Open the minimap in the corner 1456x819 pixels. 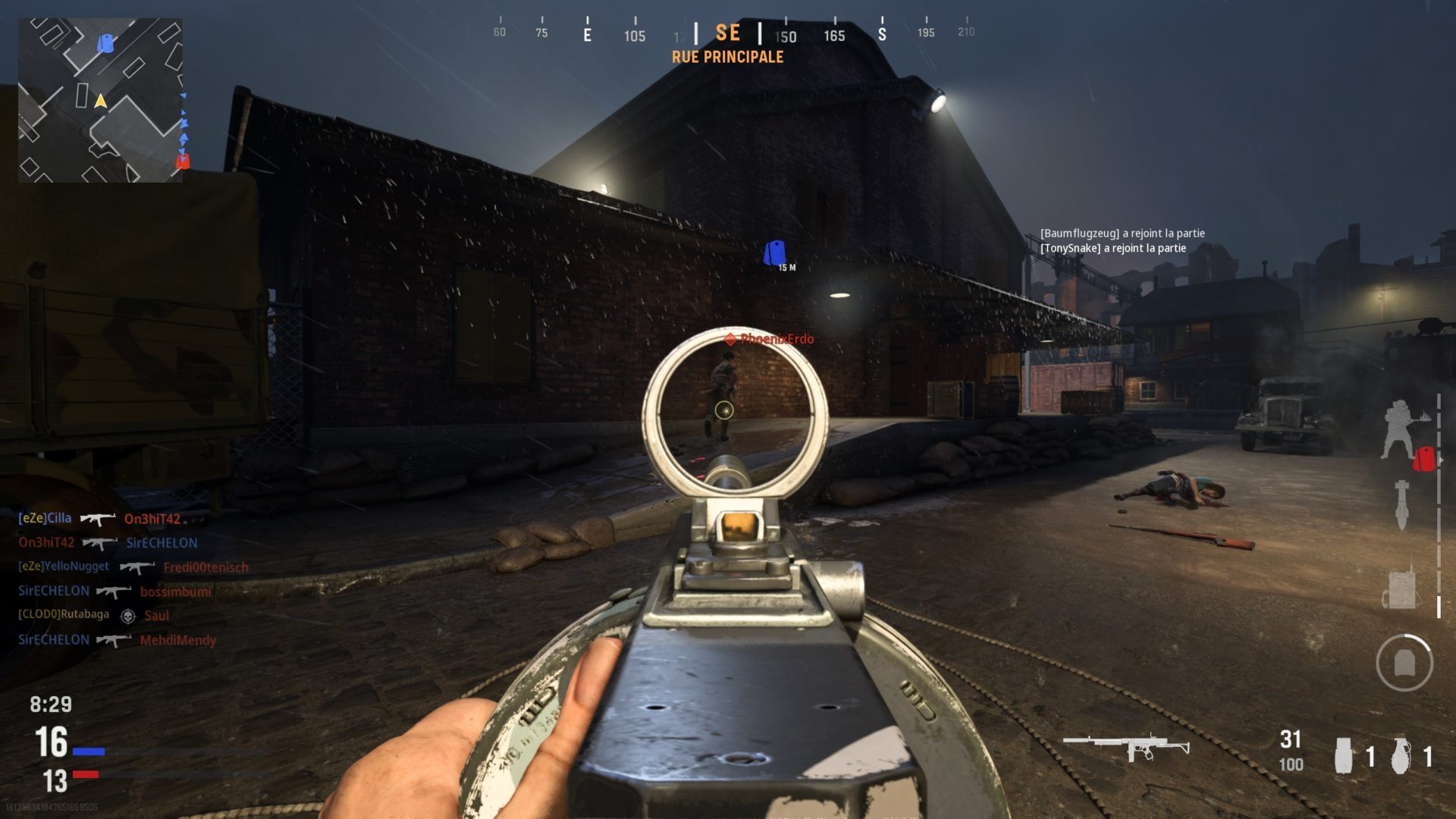click(100, 100)
